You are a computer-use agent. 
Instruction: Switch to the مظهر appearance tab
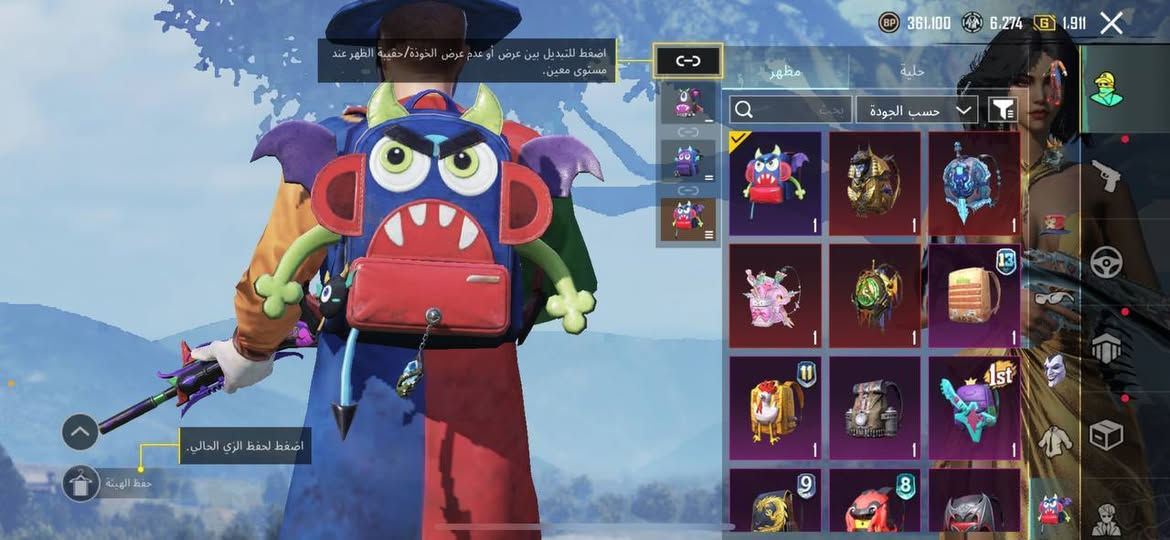784,71
